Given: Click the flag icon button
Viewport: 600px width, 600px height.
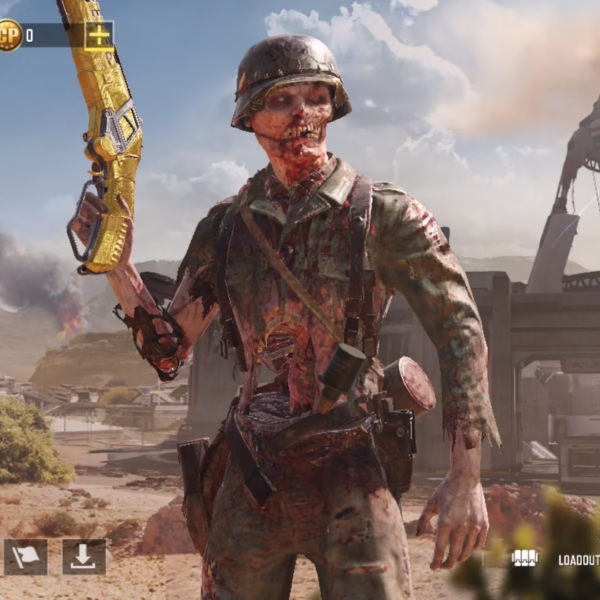Looking at the screenshot, I should [x=26, y=557].
